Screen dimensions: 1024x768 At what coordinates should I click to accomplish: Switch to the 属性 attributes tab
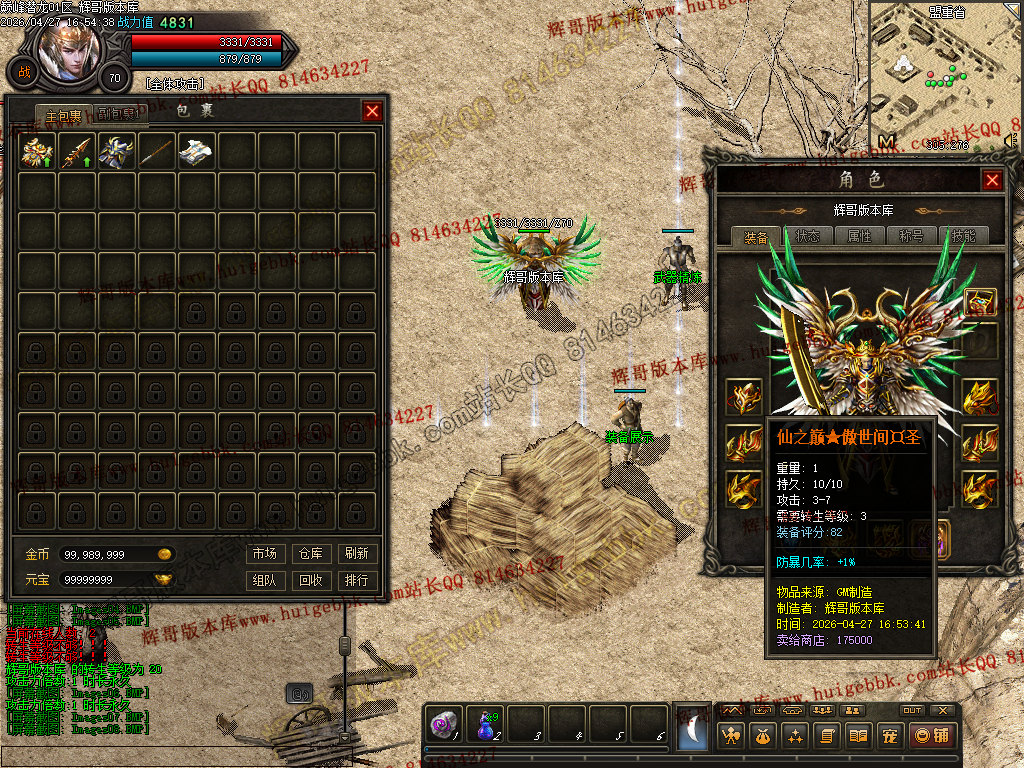click(859, 236)
